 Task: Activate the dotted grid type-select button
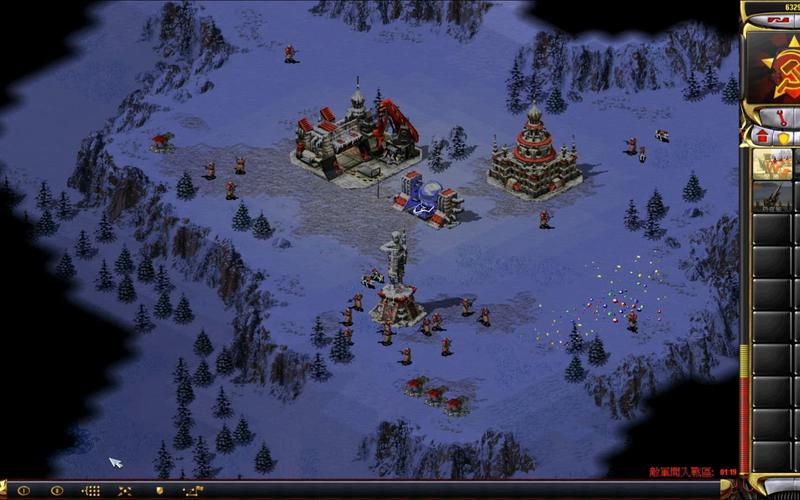pos(91,491)
